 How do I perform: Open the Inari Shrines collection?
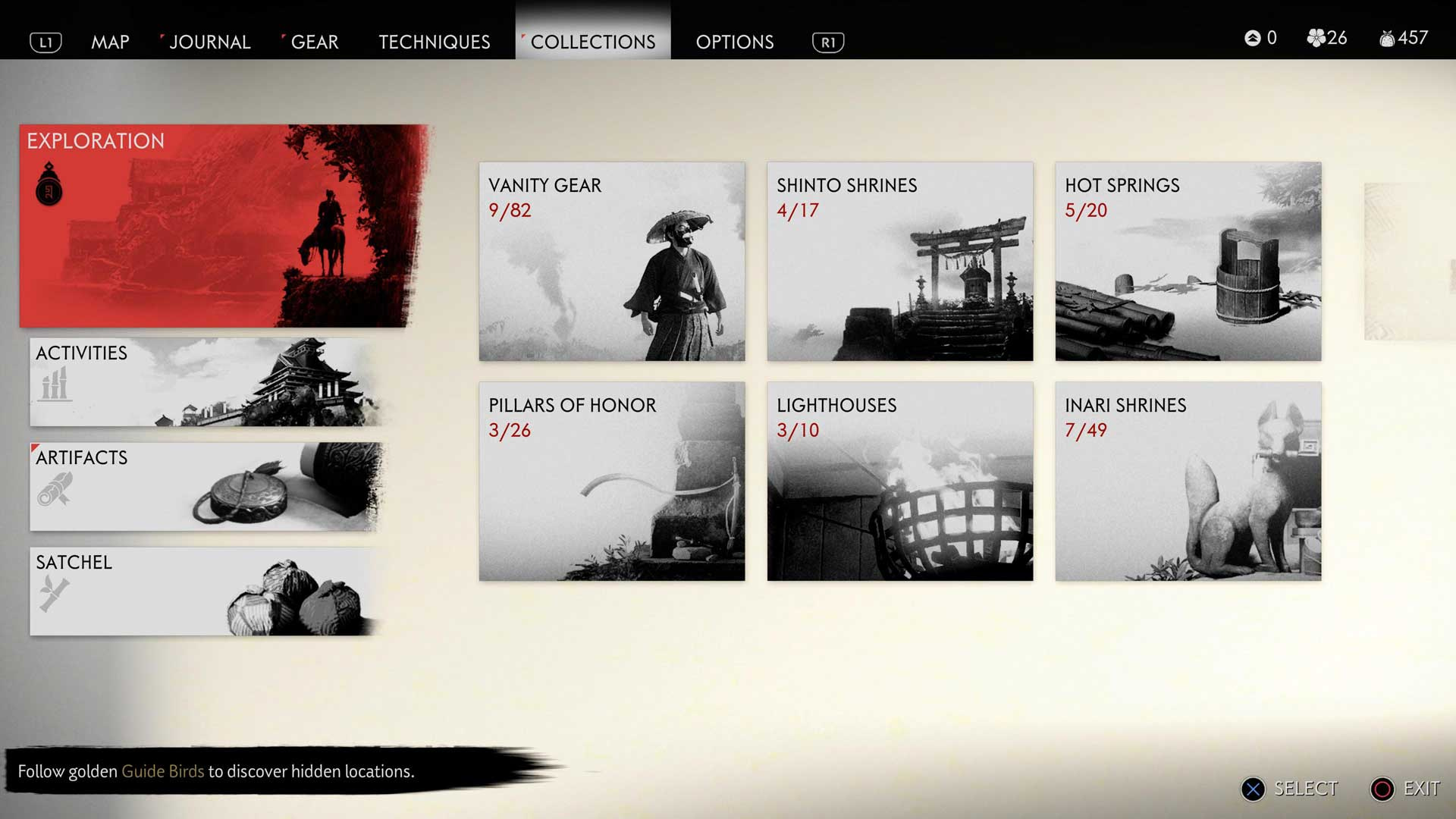(x=1188, y=482)
